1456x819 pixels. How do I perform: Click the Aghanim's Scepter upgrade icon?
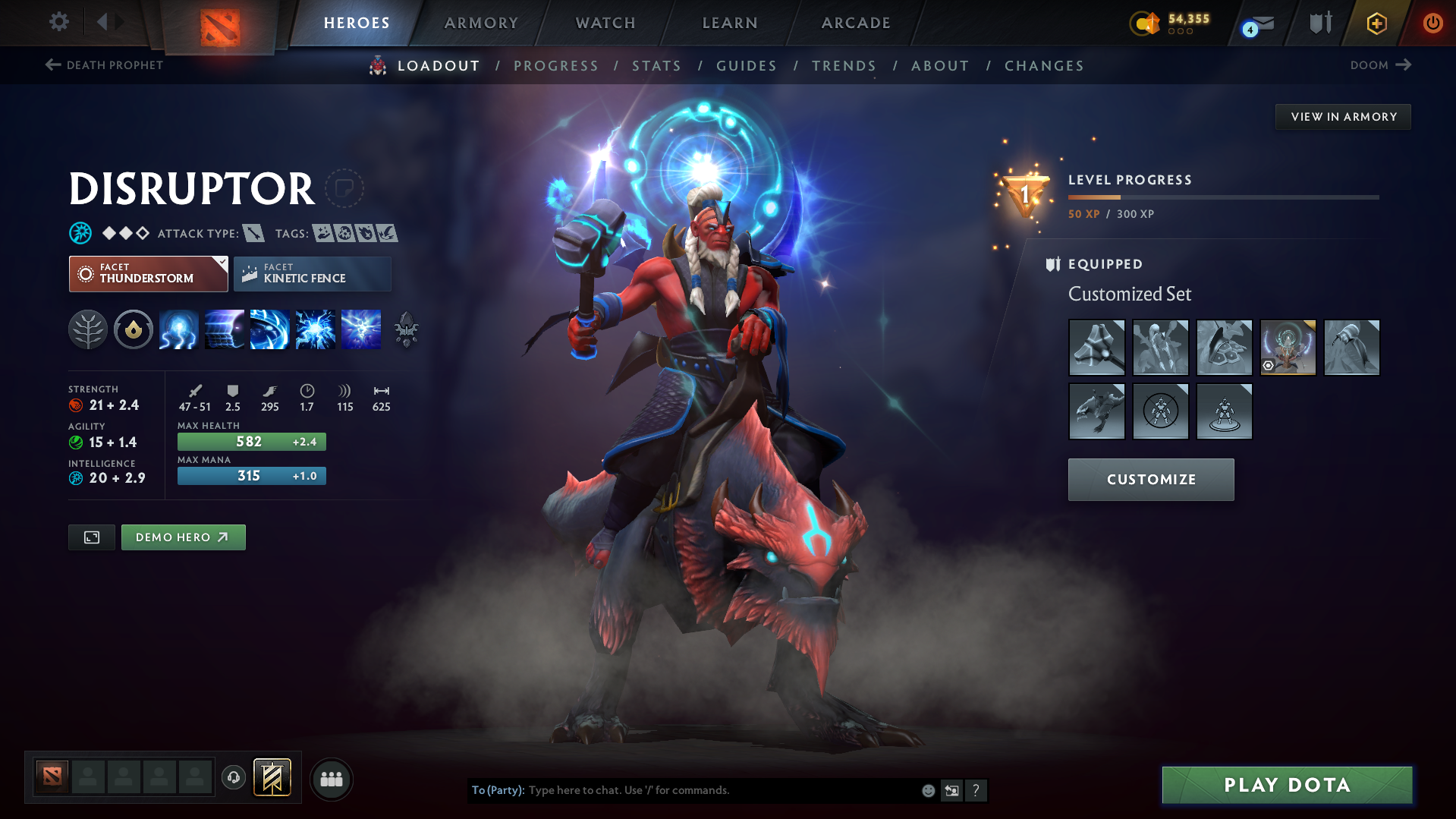click(407, 329)
